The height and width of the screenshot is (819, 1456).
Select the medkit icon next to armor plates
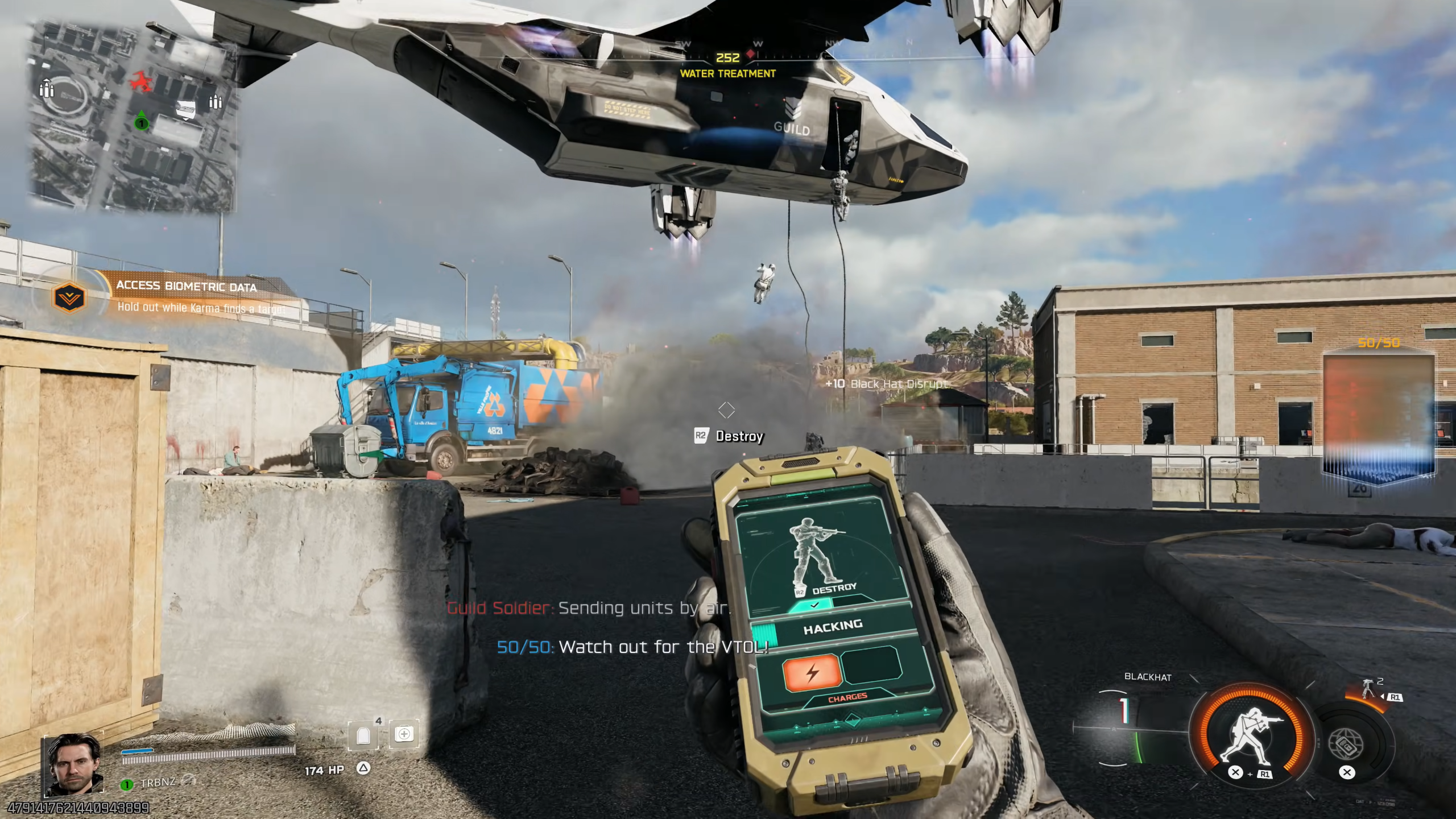[x=405, y=734]
